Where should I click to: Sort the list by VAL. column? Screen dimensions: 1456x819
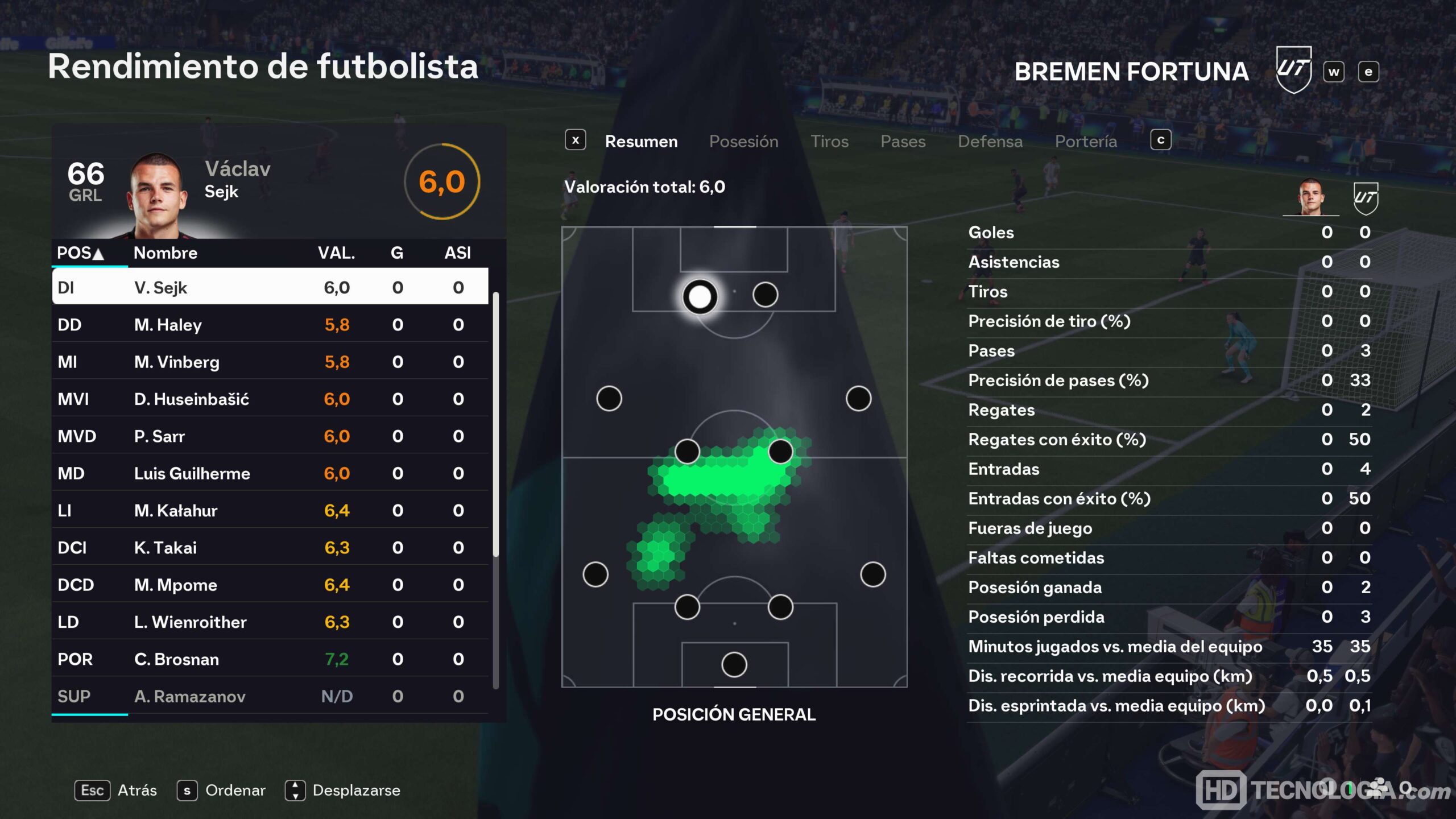(x=336, y=253)
